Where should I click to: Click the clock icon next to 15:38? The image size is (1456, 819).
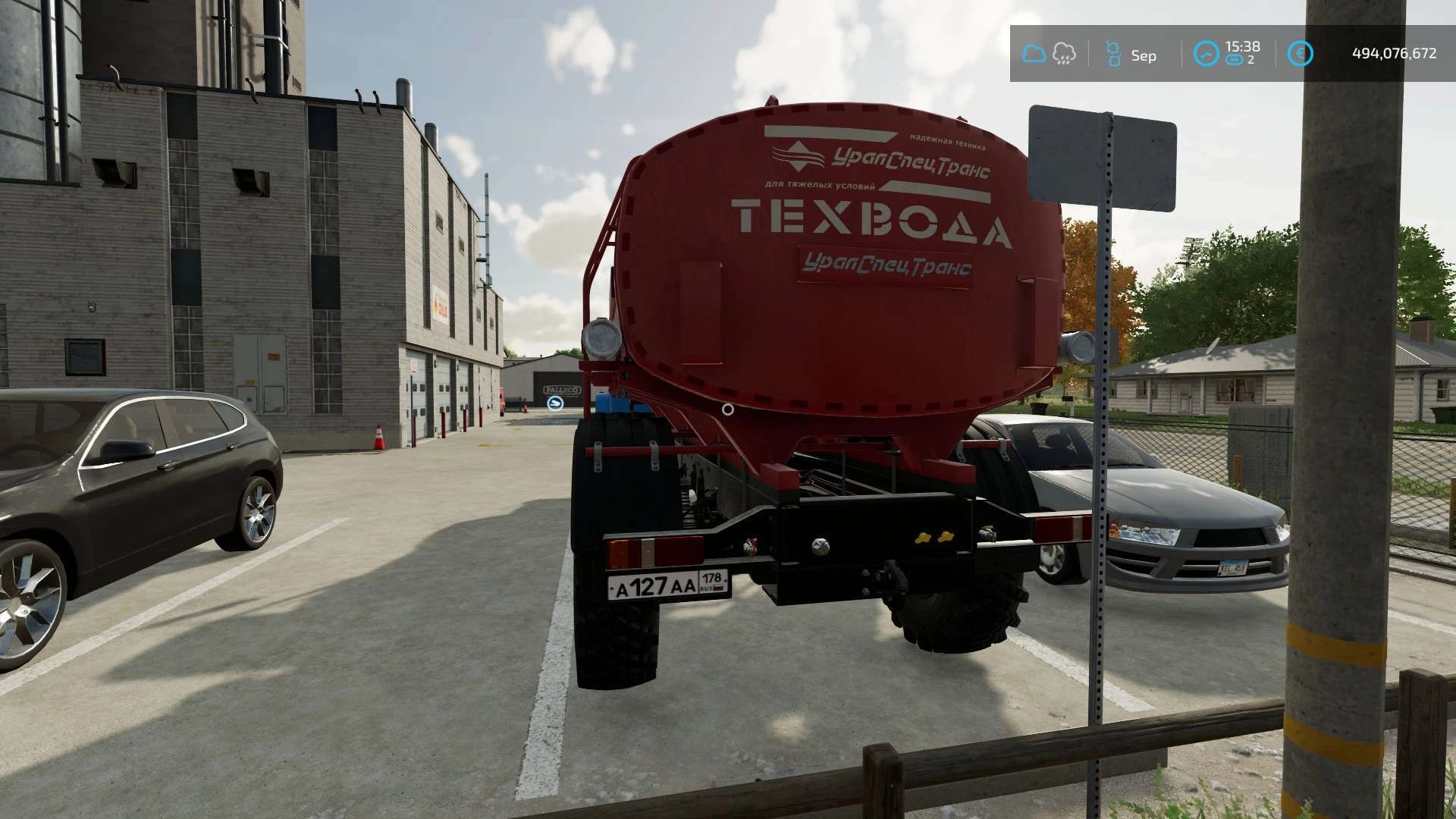tap(1206, 54)
